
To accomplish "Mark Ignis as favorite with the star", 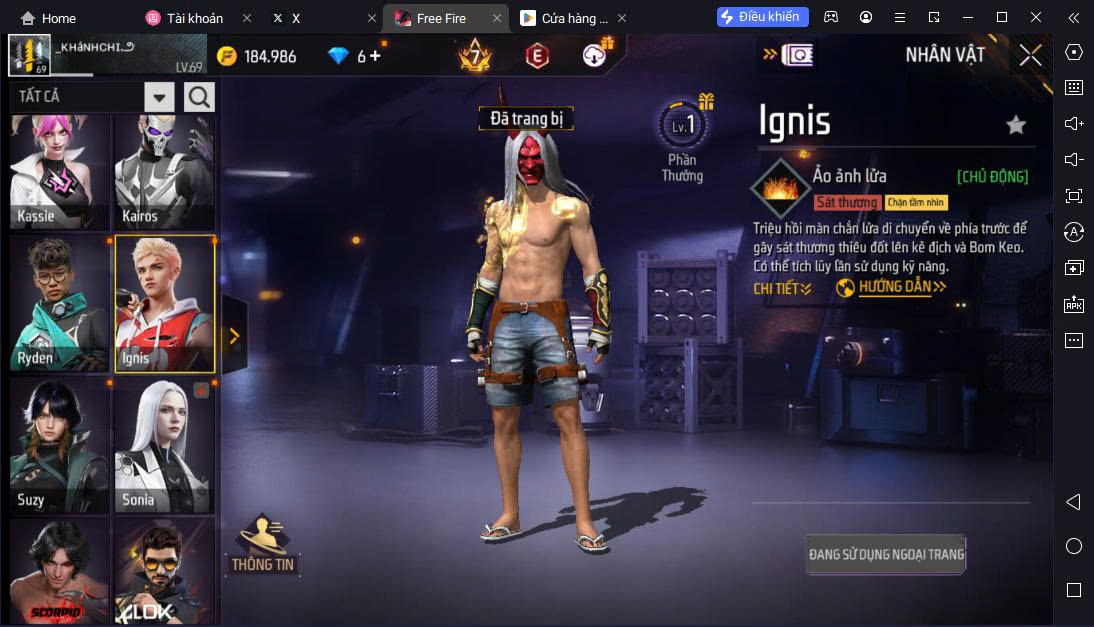I will click(x=1016, y=125).
